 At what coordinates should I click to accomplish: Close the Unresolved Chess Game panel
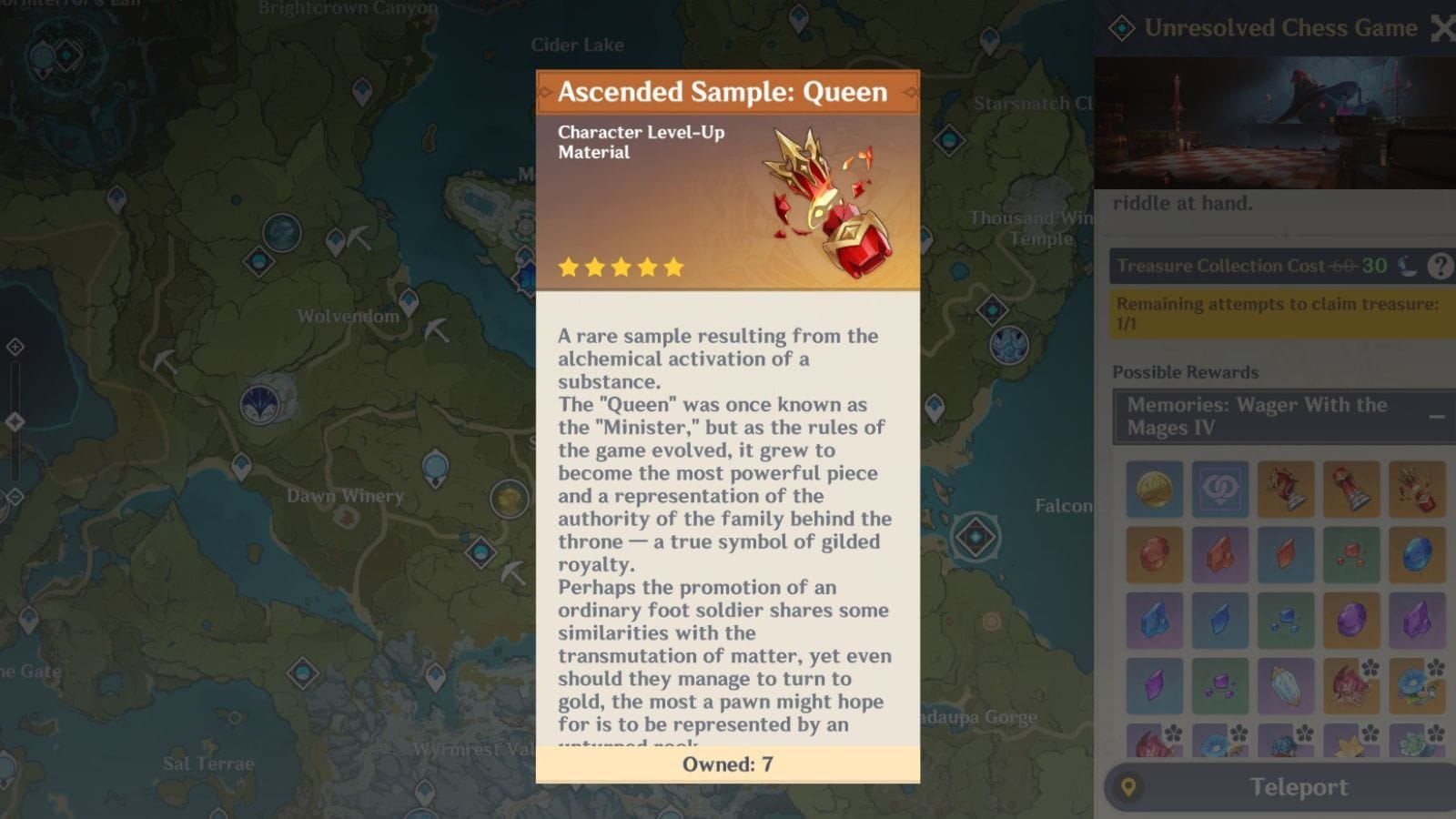point(1444,27)
